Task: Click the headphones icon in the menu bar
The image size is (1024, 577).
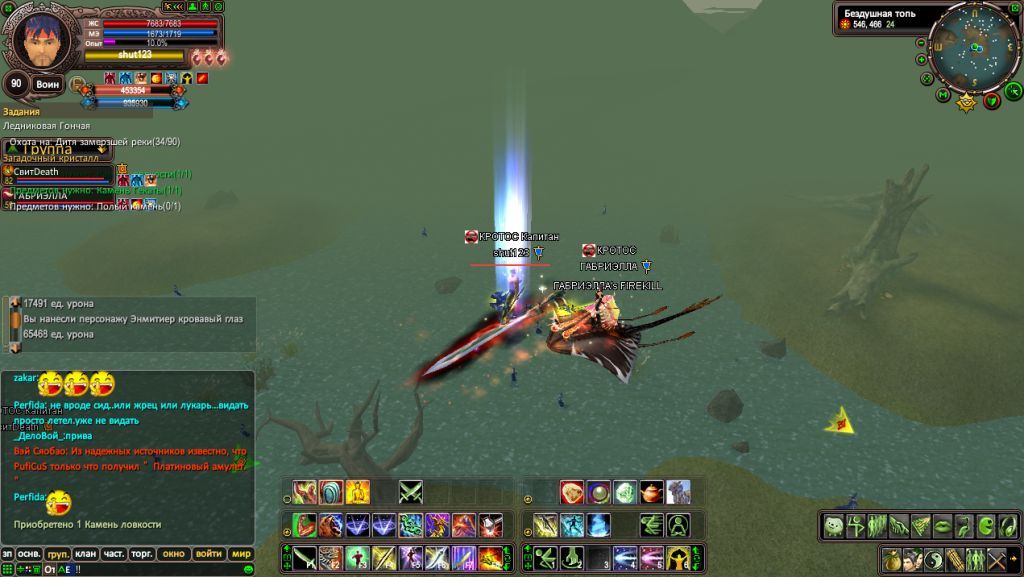Action: 1006,525
